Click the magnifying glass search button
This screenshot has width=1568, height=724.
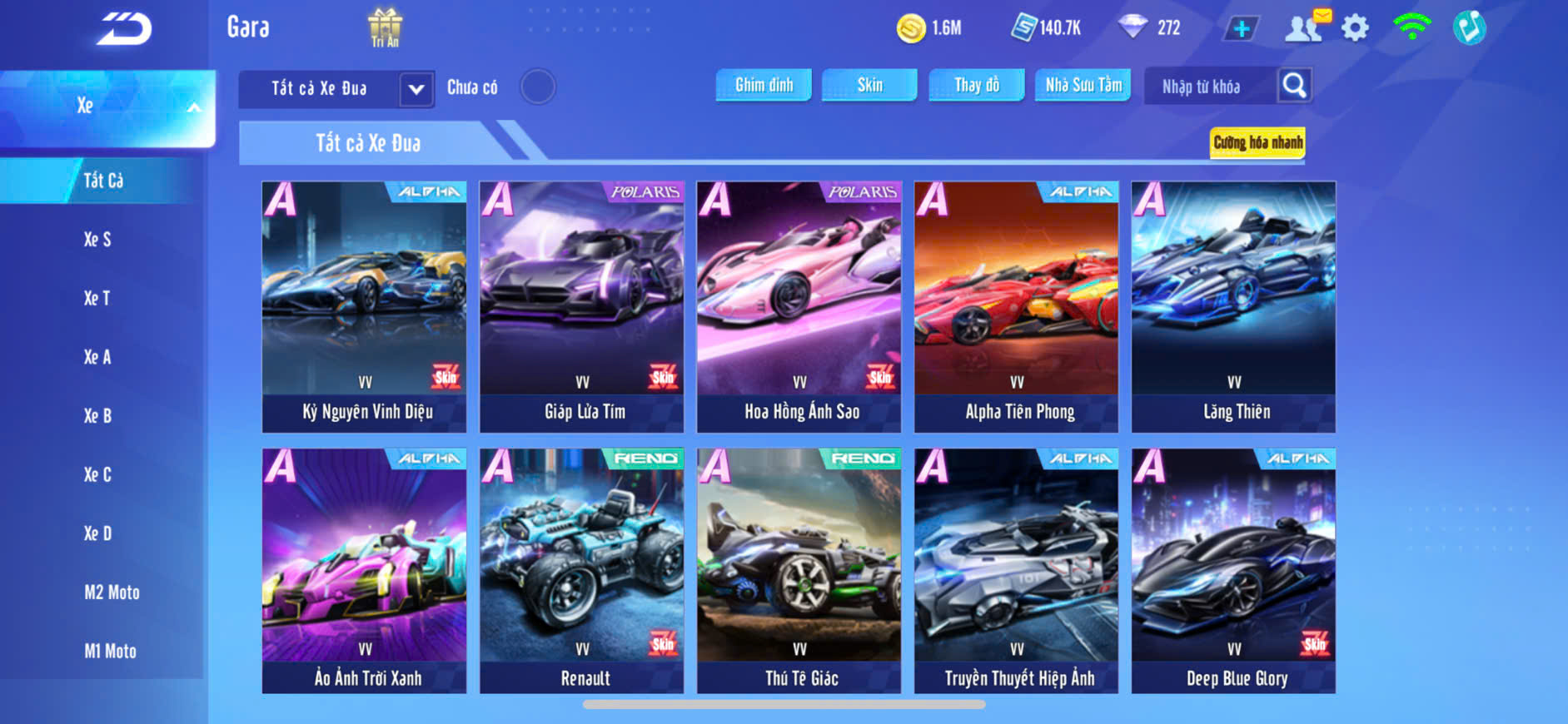click(x=1294, y=85)
